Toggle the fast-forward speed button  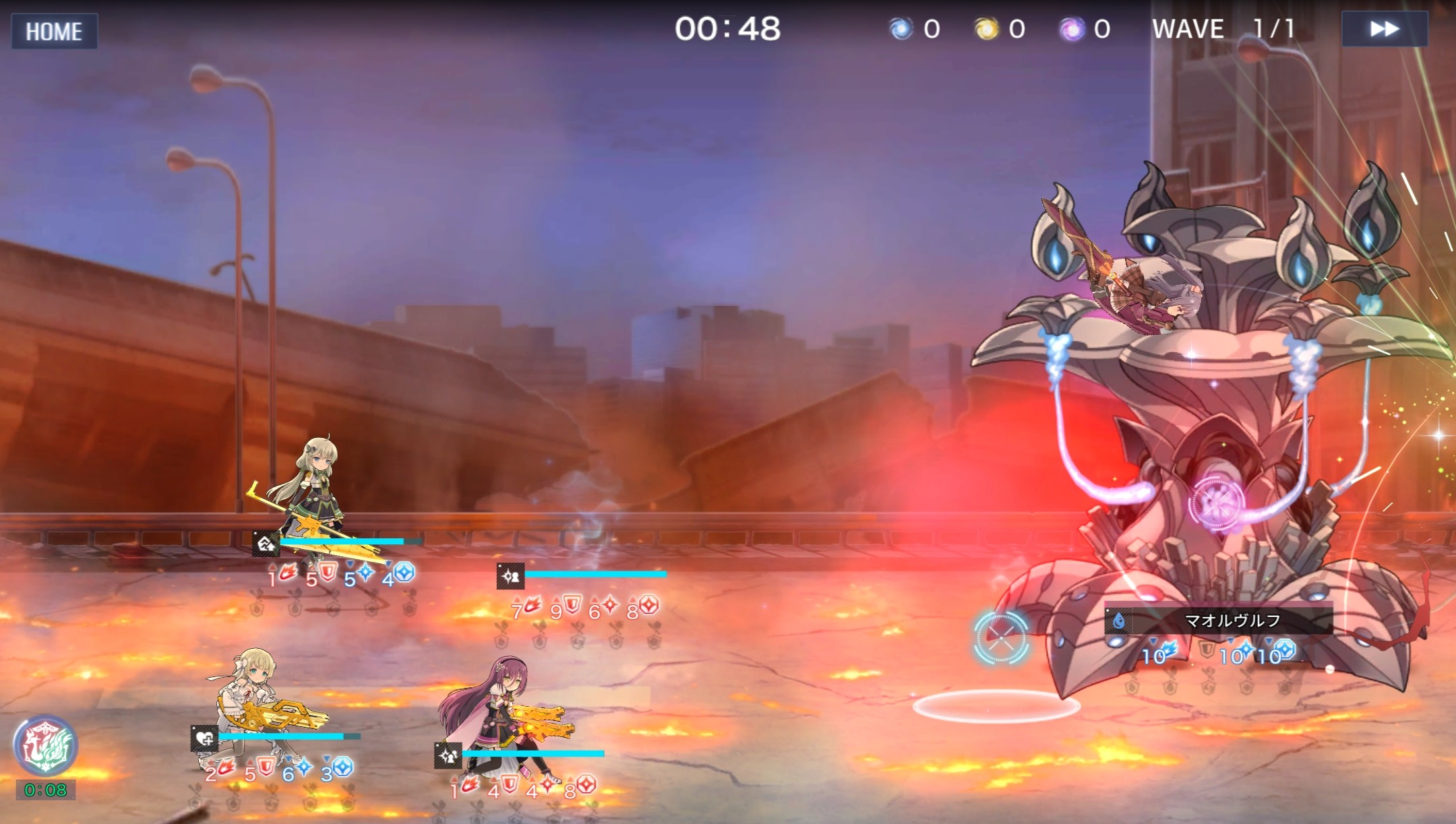(1384, 29)
